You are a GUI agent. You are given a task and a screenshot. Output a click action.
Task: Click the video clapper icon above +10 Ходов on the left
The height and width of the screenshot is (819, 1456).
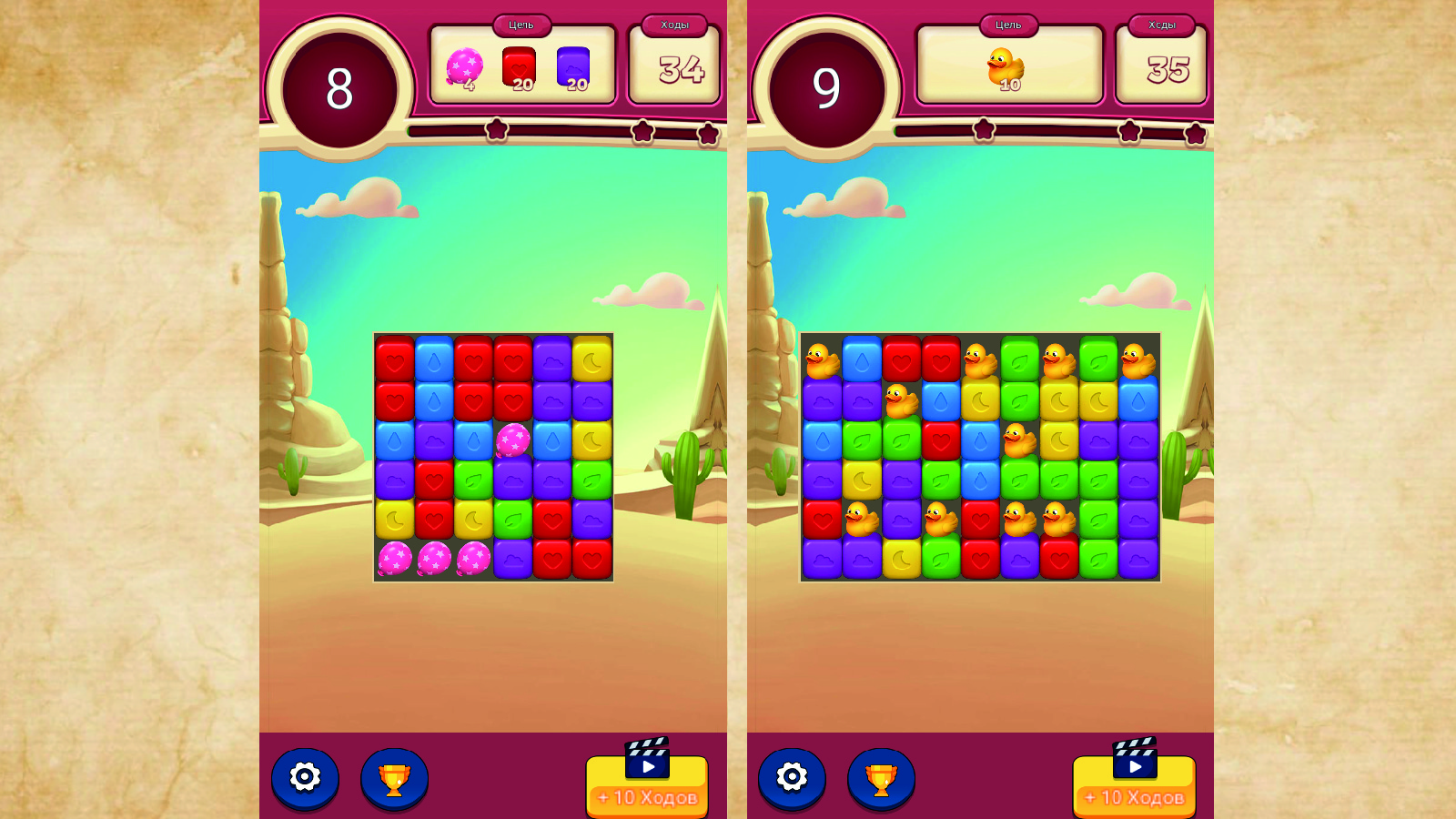(646, 758)
